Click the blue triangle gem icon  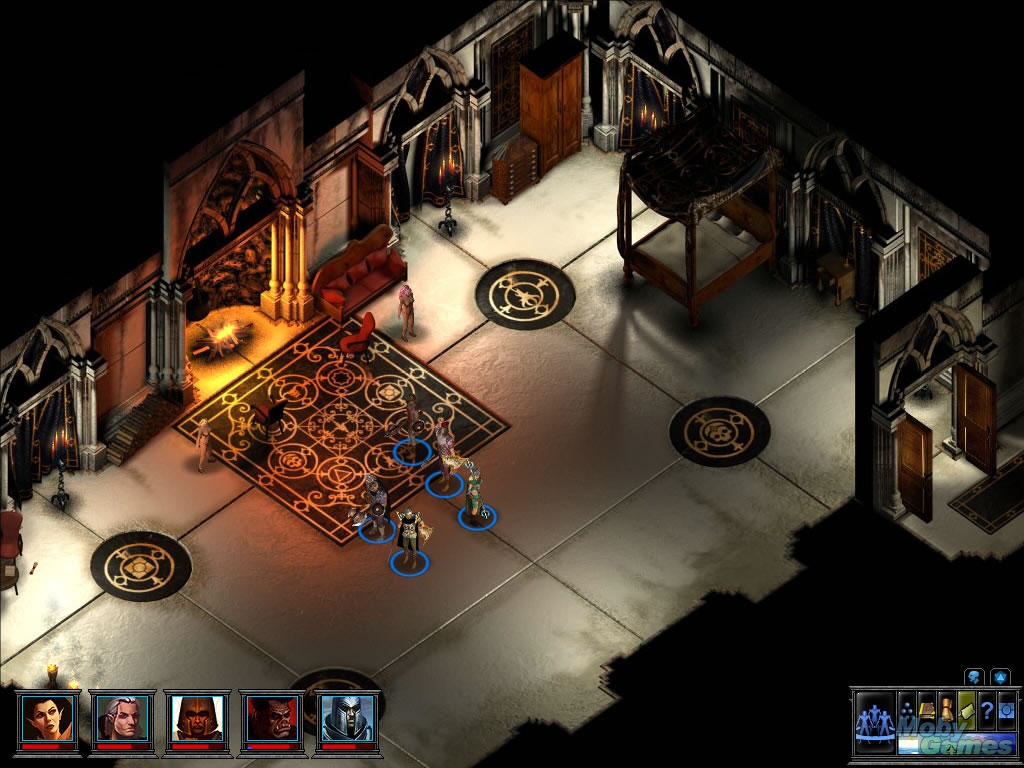point(999,677)
